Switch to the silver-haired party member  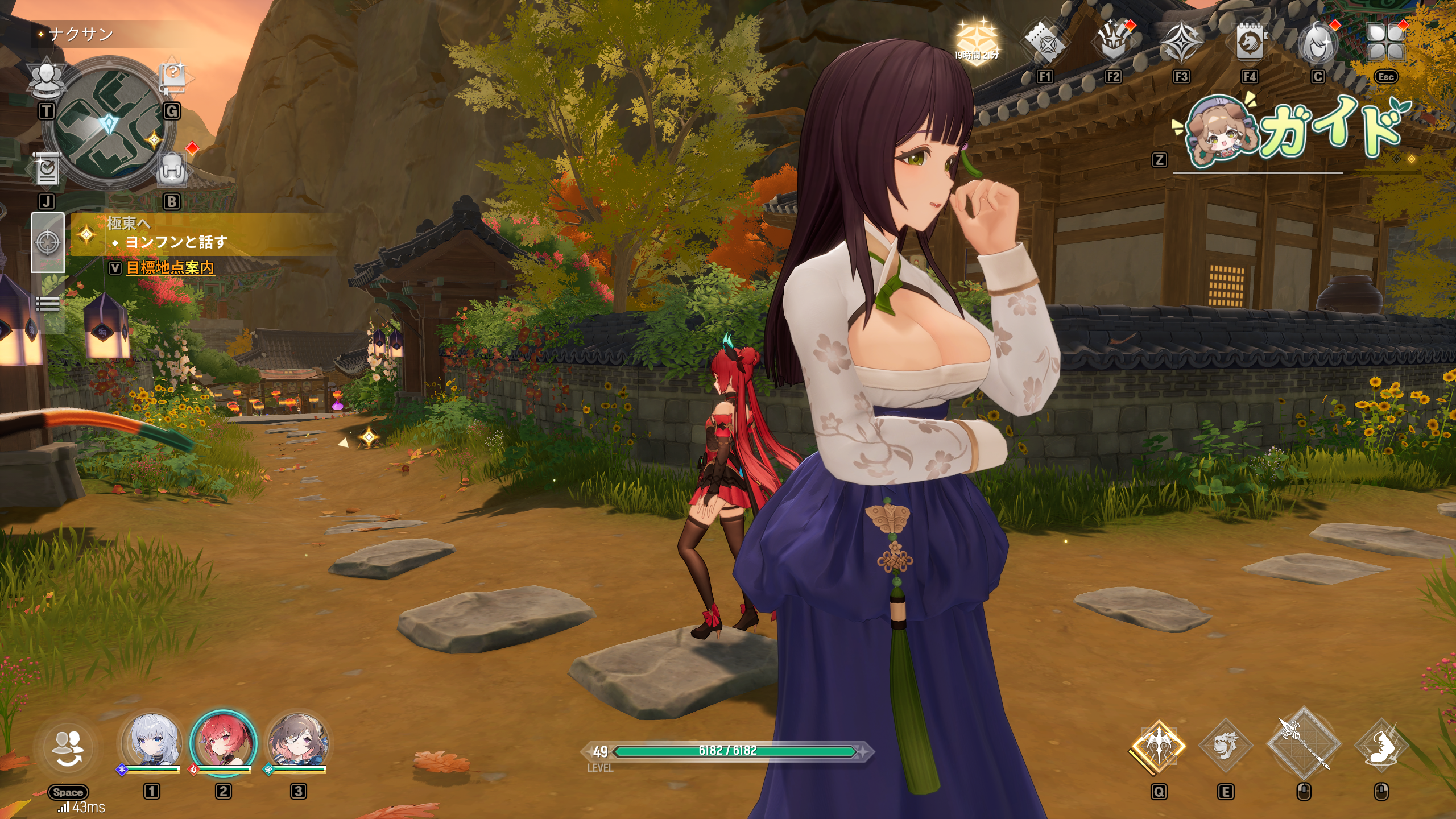pos(151,742)
